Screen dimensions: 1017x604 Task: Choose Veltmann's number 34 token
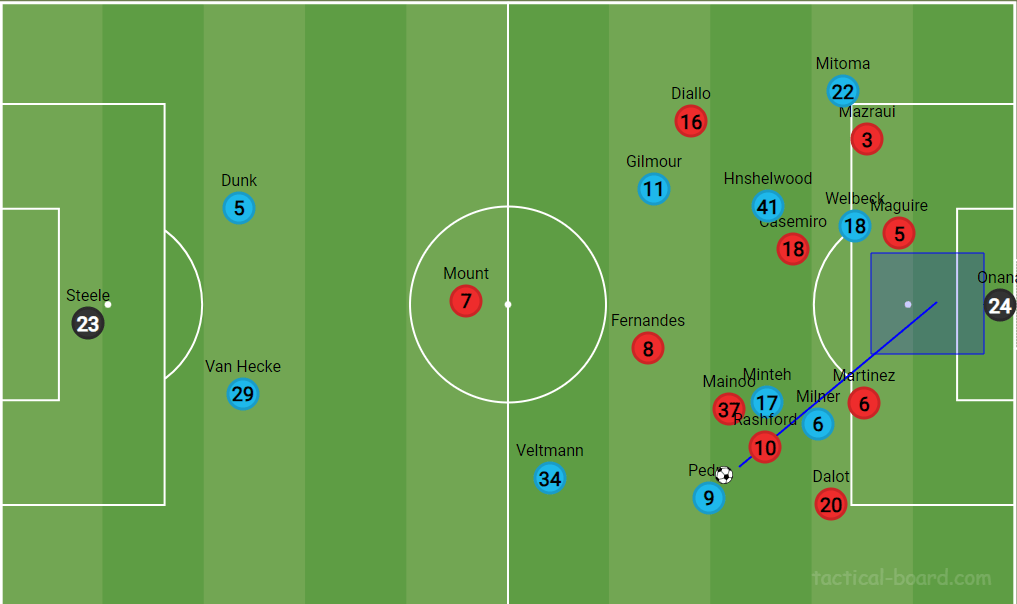pyautogui.click(x=549, y=478)
